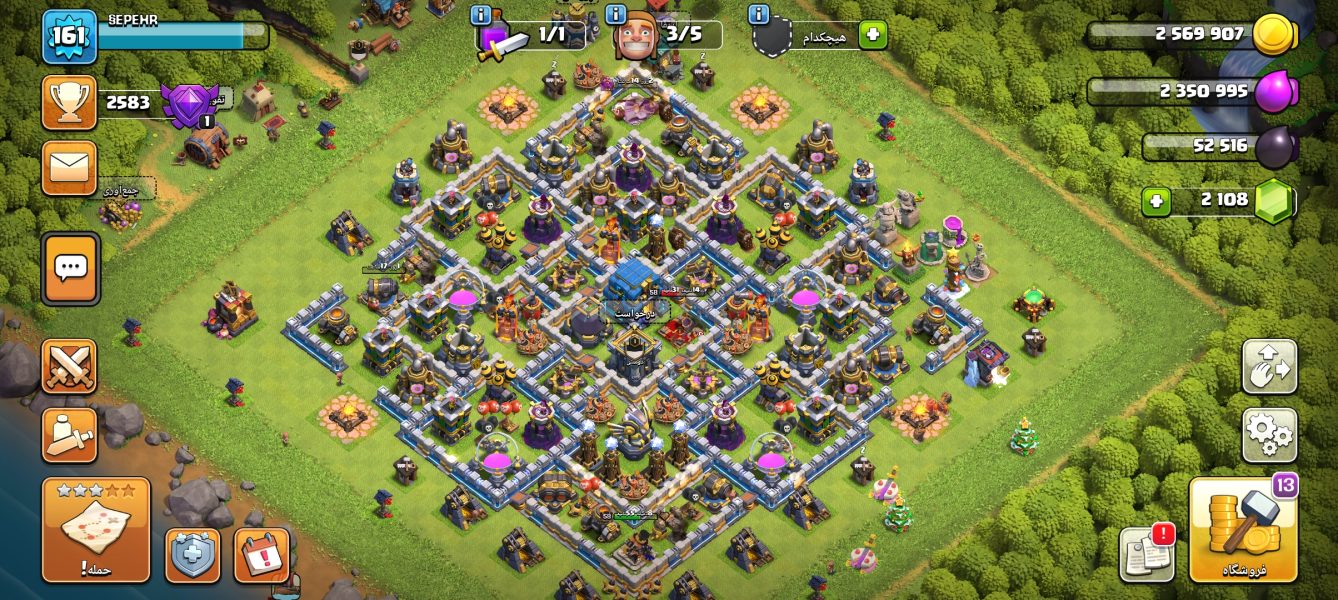Open the layout editor hand button
1338x600 pixels.
coord(1269,366)
